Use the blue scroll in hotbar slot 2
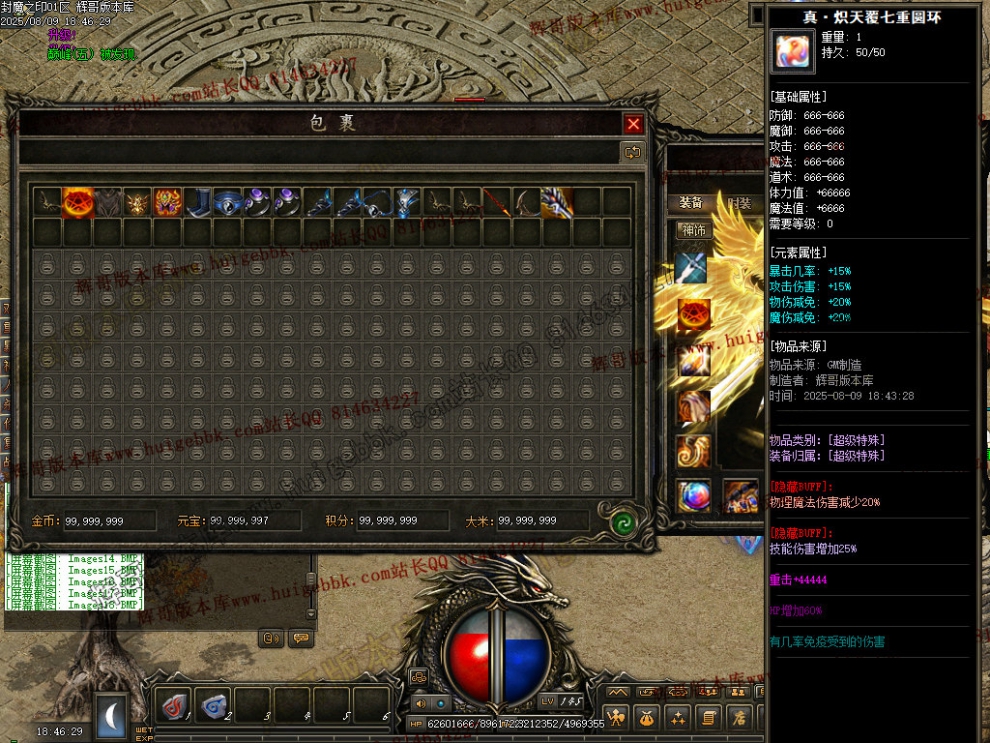Screen dimensions: 990x743 [x=214, y=705]
